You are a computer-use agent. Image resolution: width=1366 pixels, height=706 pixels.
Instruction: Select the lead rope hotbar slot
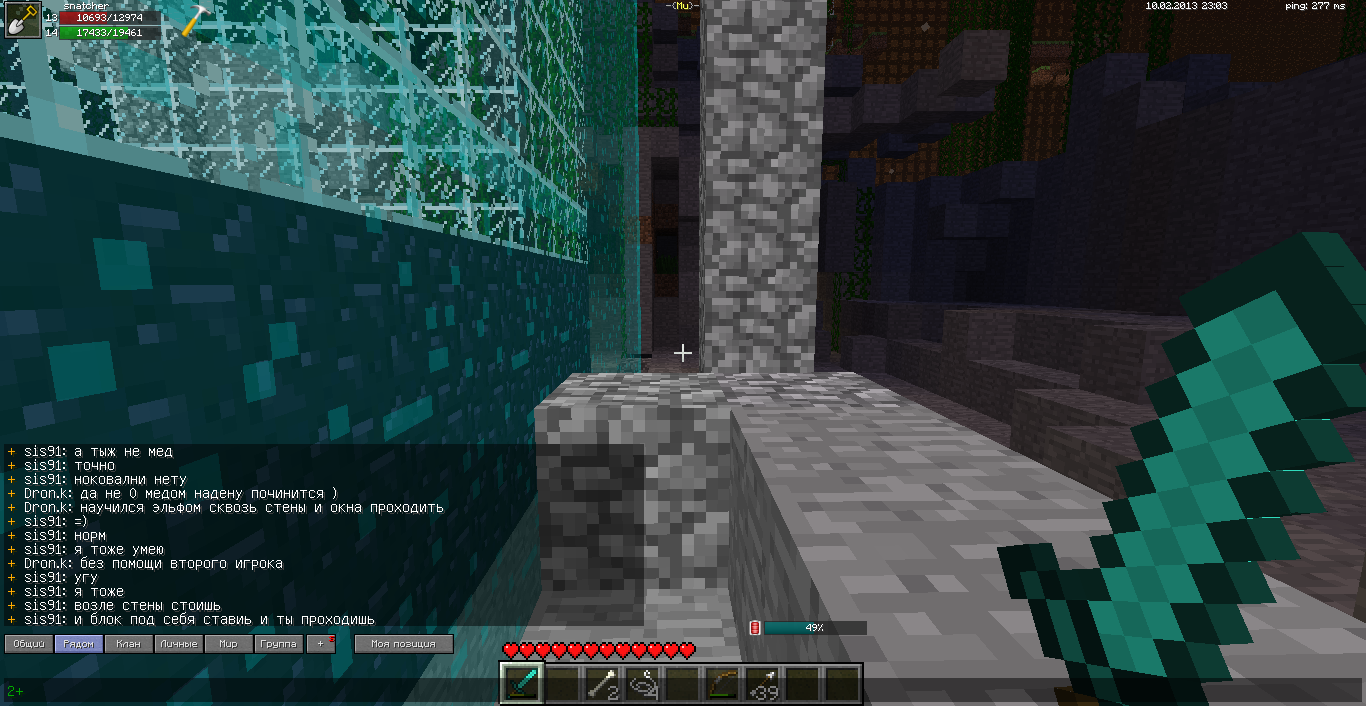(x=642, y=684)
